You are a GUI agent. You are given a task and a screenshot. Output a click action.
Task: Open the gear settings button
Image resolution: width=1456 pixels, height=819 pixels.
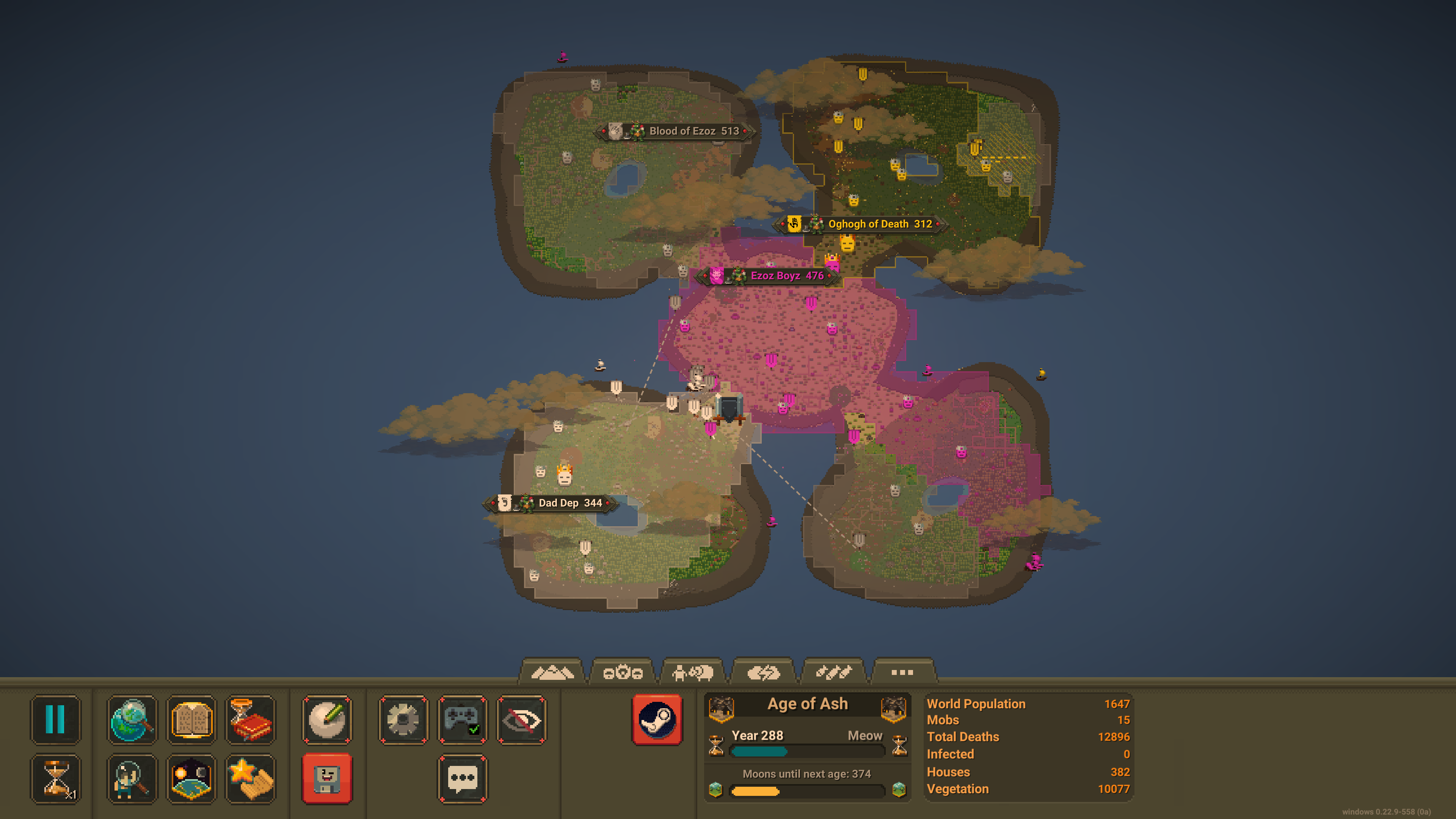point(403,719)
